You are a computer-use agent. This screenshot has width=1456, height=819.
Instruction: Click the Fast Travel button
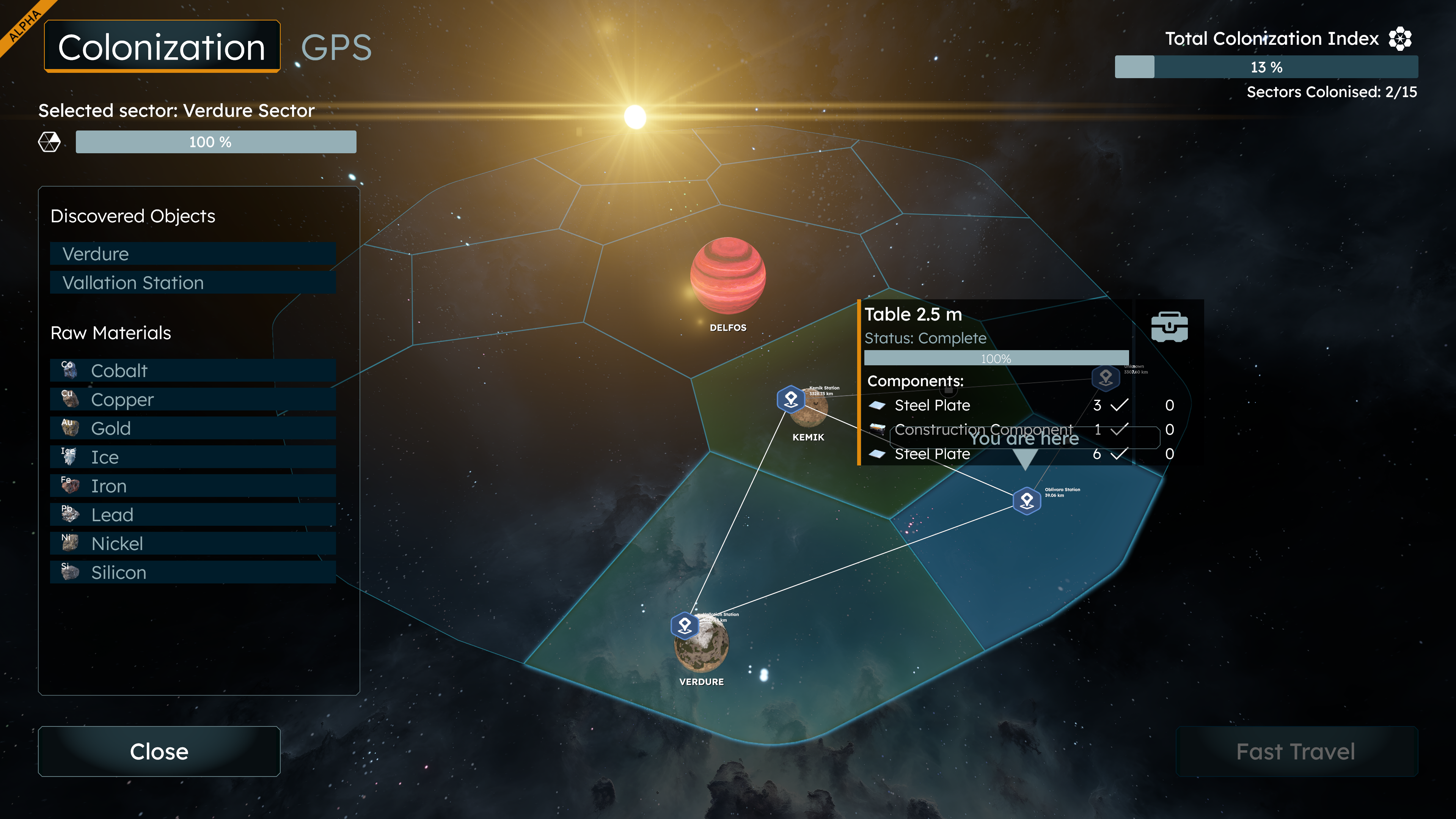(x=1296, y=751)
